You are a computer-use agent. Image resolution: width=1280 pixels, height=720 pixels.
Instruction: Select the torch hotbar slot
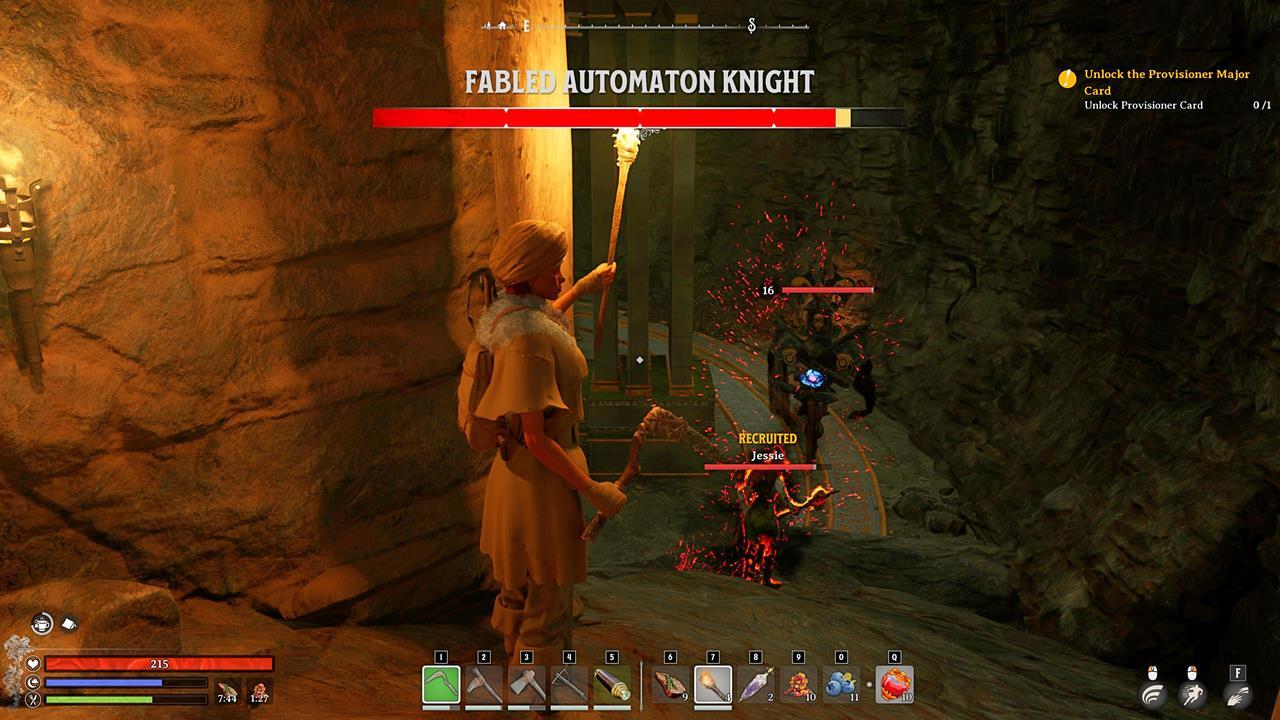pyautogui.click(x=713, y=685)
